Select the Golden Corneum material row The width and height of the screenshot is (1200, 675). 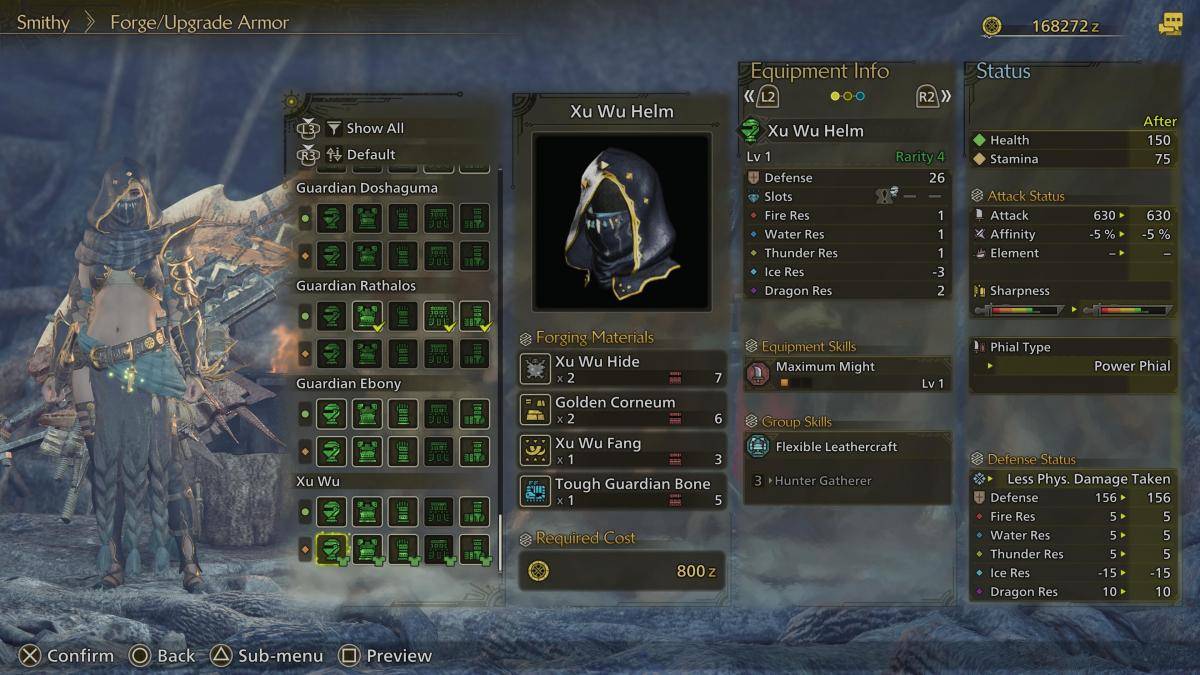tap(622, 410)
